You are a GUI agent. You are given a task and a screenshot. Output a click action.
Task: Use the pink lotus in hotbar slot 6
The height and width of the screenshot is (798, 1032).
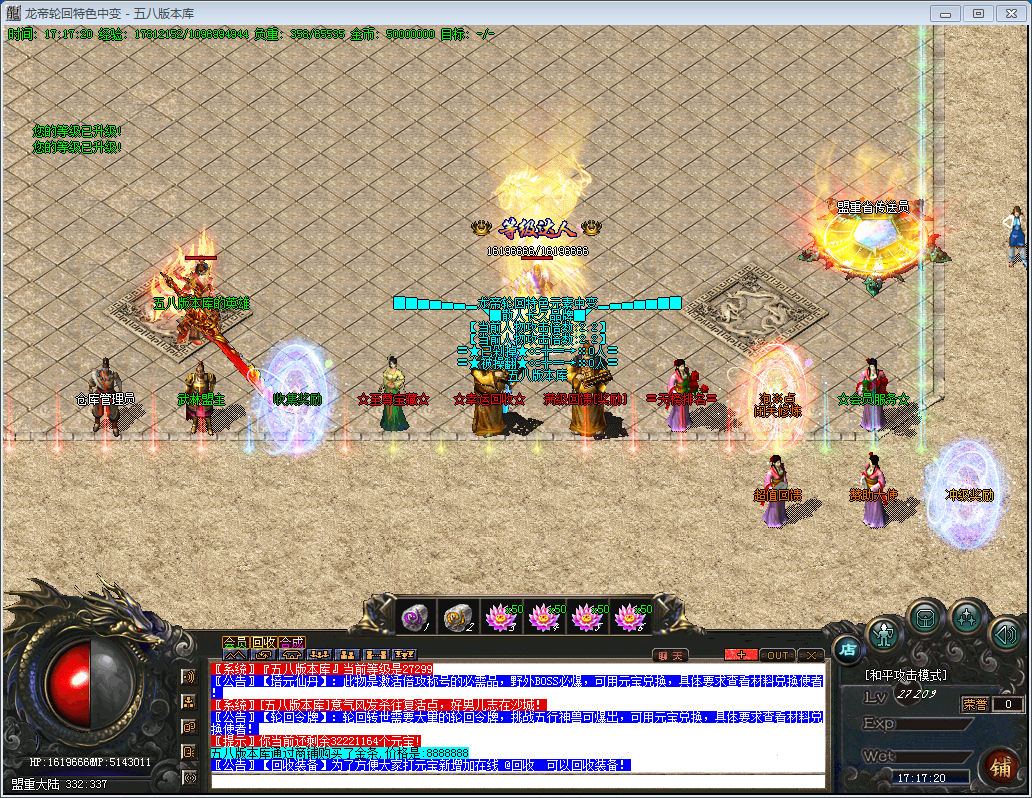tap(629, 617)
